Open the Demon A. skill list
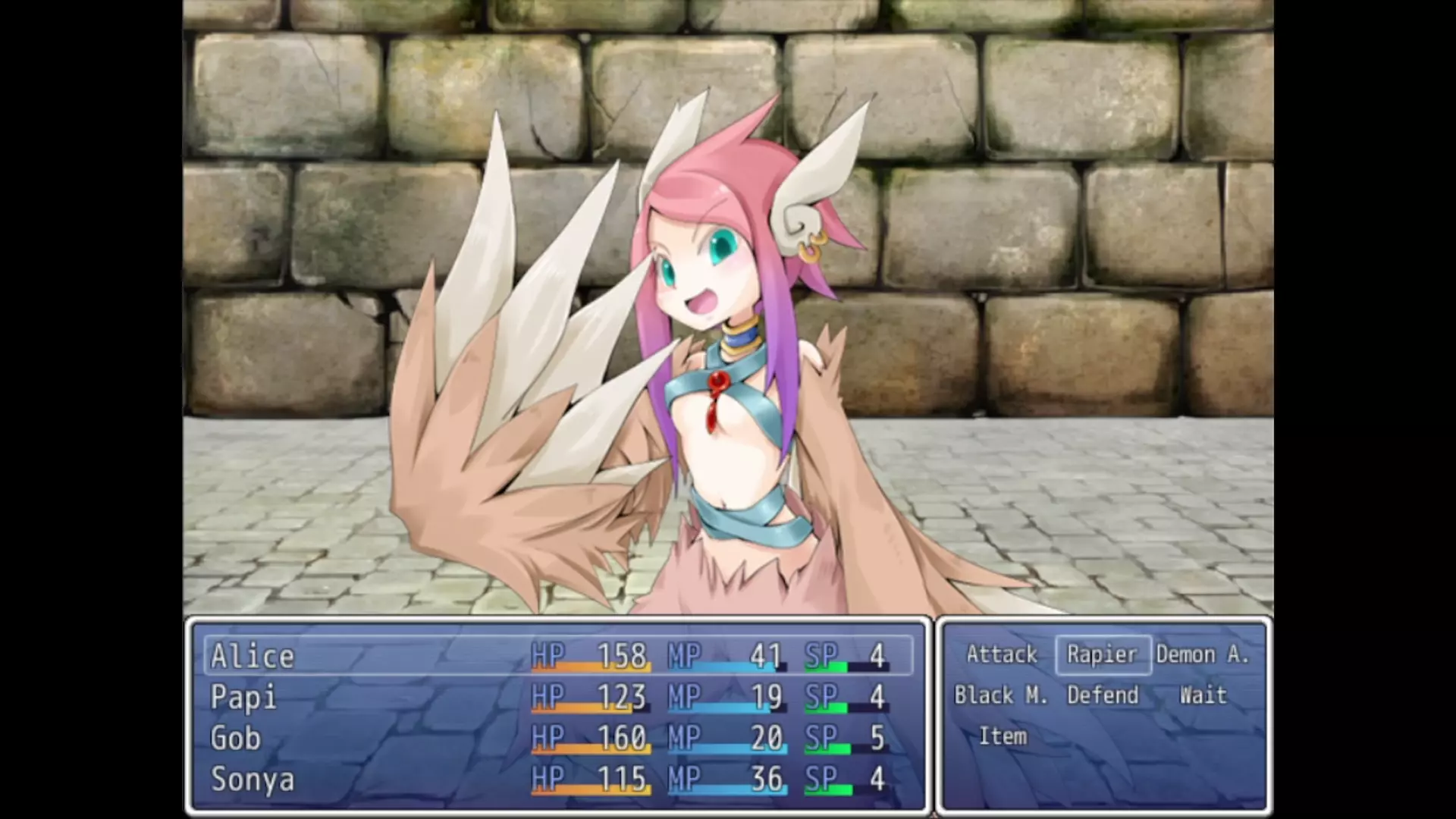 point(1203,654)
